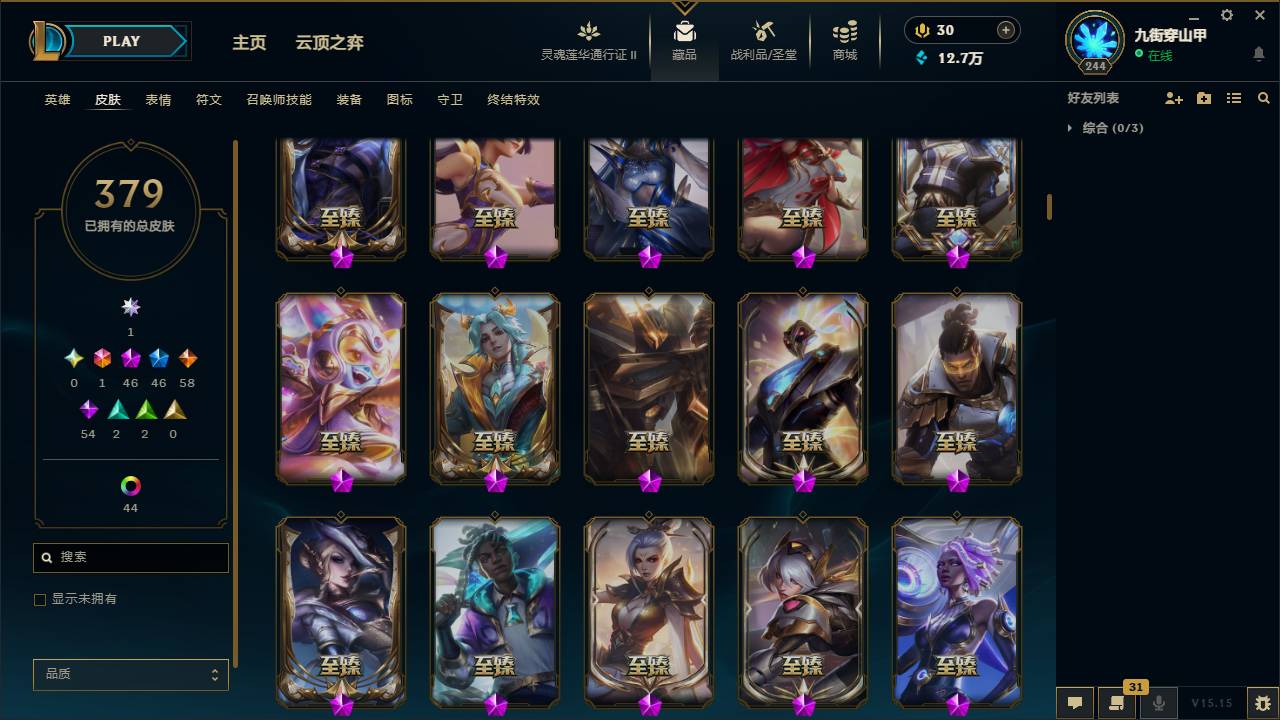Open the 战利品/圣堂 loot page

click(x=762, y=40)
